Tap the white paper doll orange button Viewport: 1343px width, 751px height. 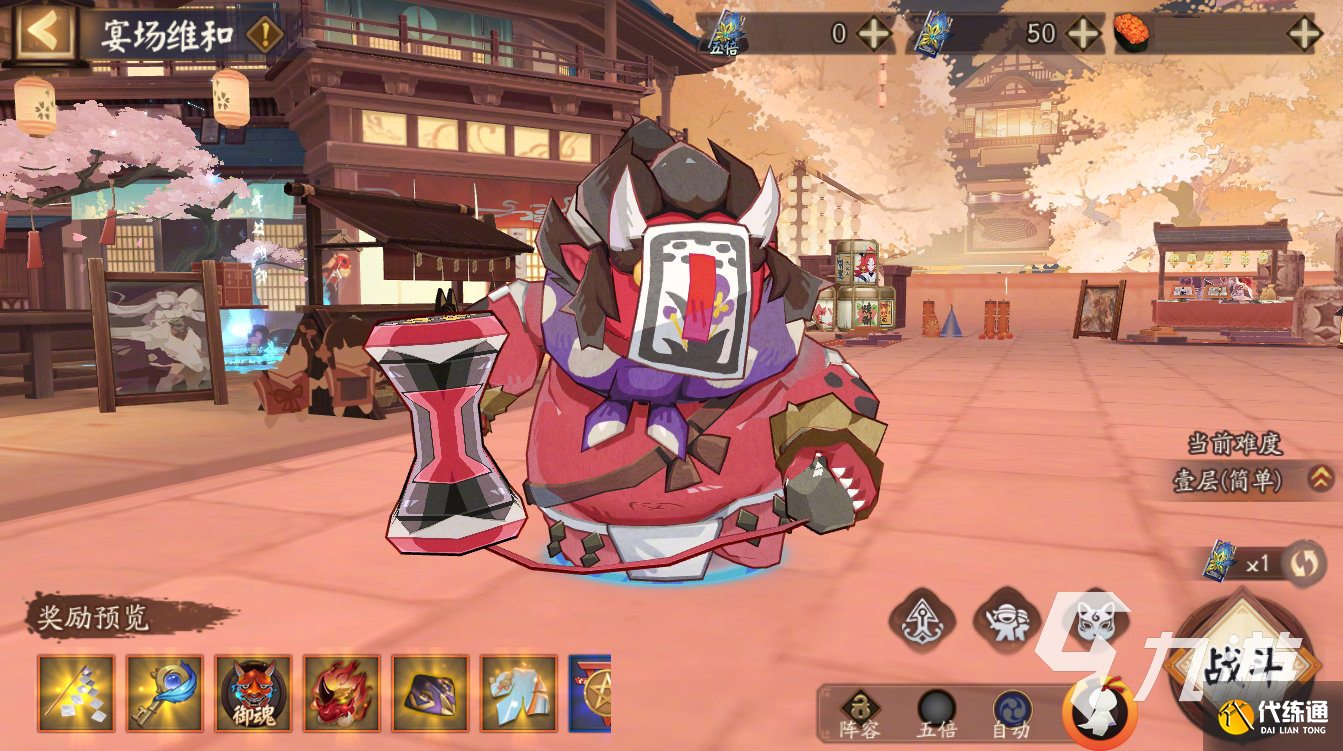click(1100, 713)
